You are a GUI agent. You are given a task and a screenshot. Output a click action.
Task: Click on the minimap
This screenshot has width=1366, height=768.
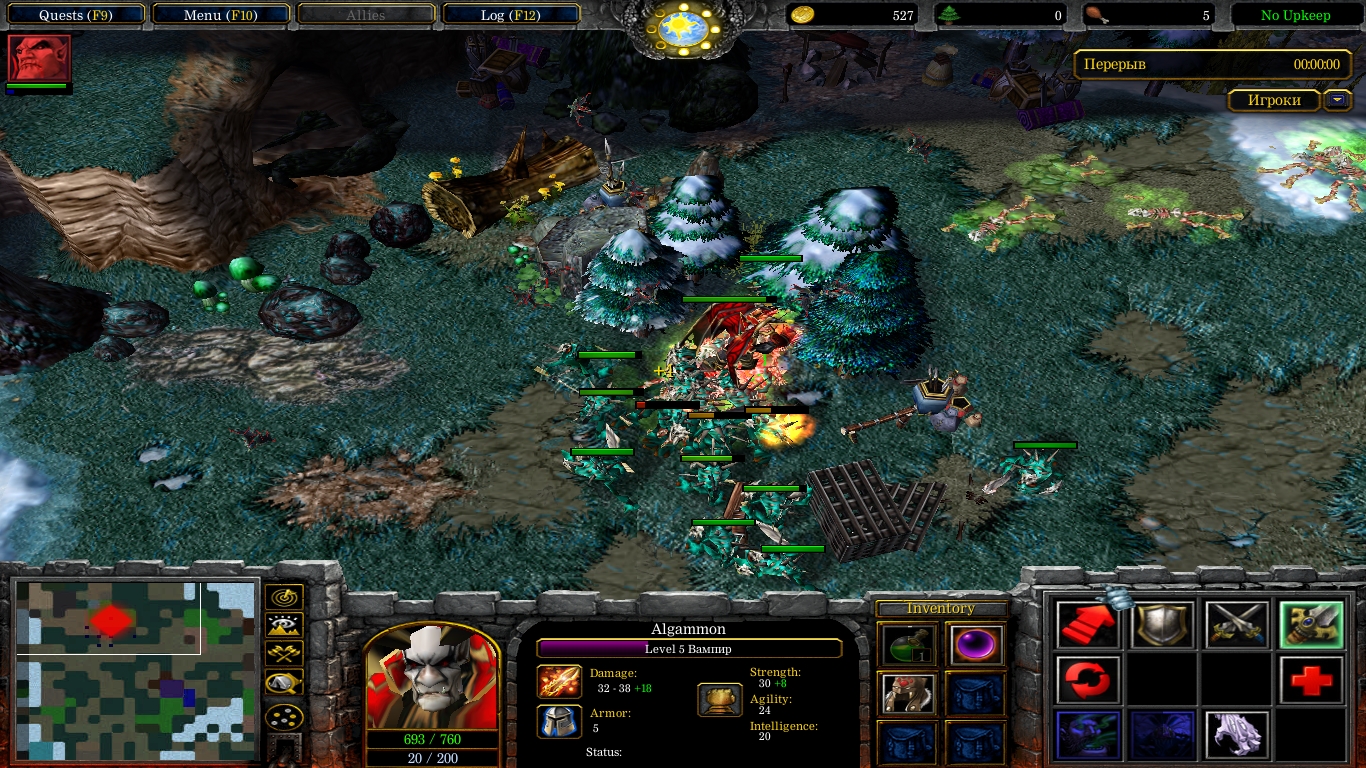[135, 670]
